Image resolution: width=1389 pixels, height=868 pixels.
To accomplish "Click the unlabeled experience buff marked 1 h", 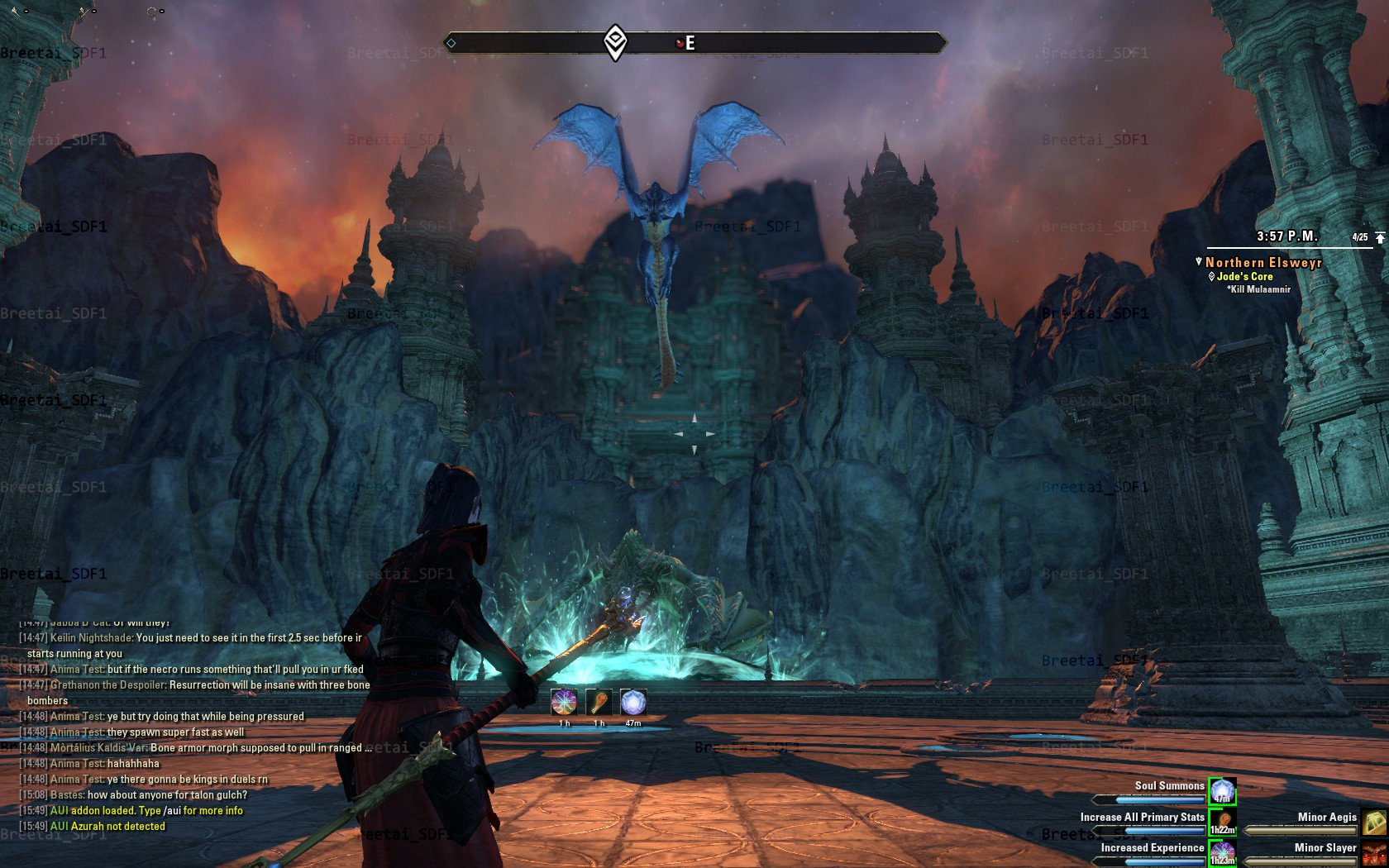I will [x=564, y=703].
